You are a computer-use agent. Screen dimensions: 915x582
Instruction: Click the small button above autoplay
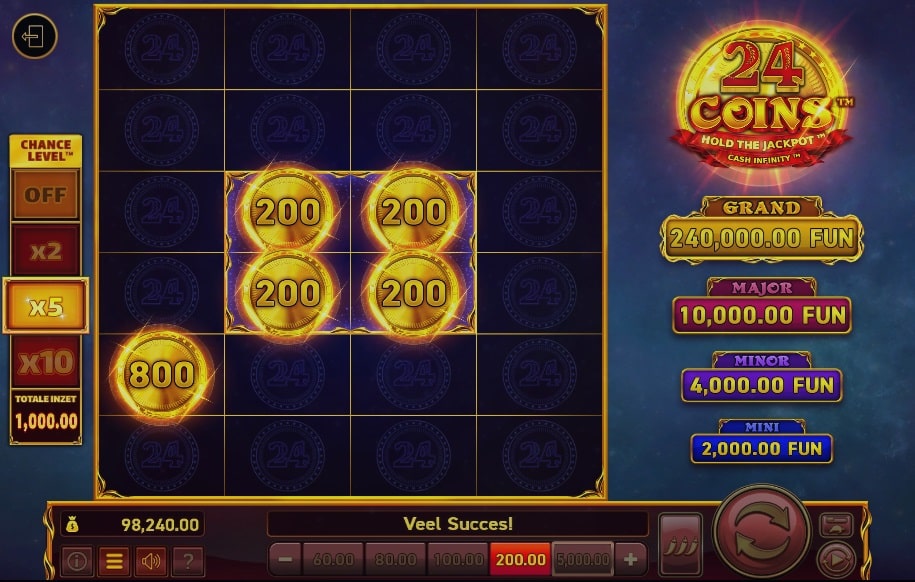coord(836,524)
